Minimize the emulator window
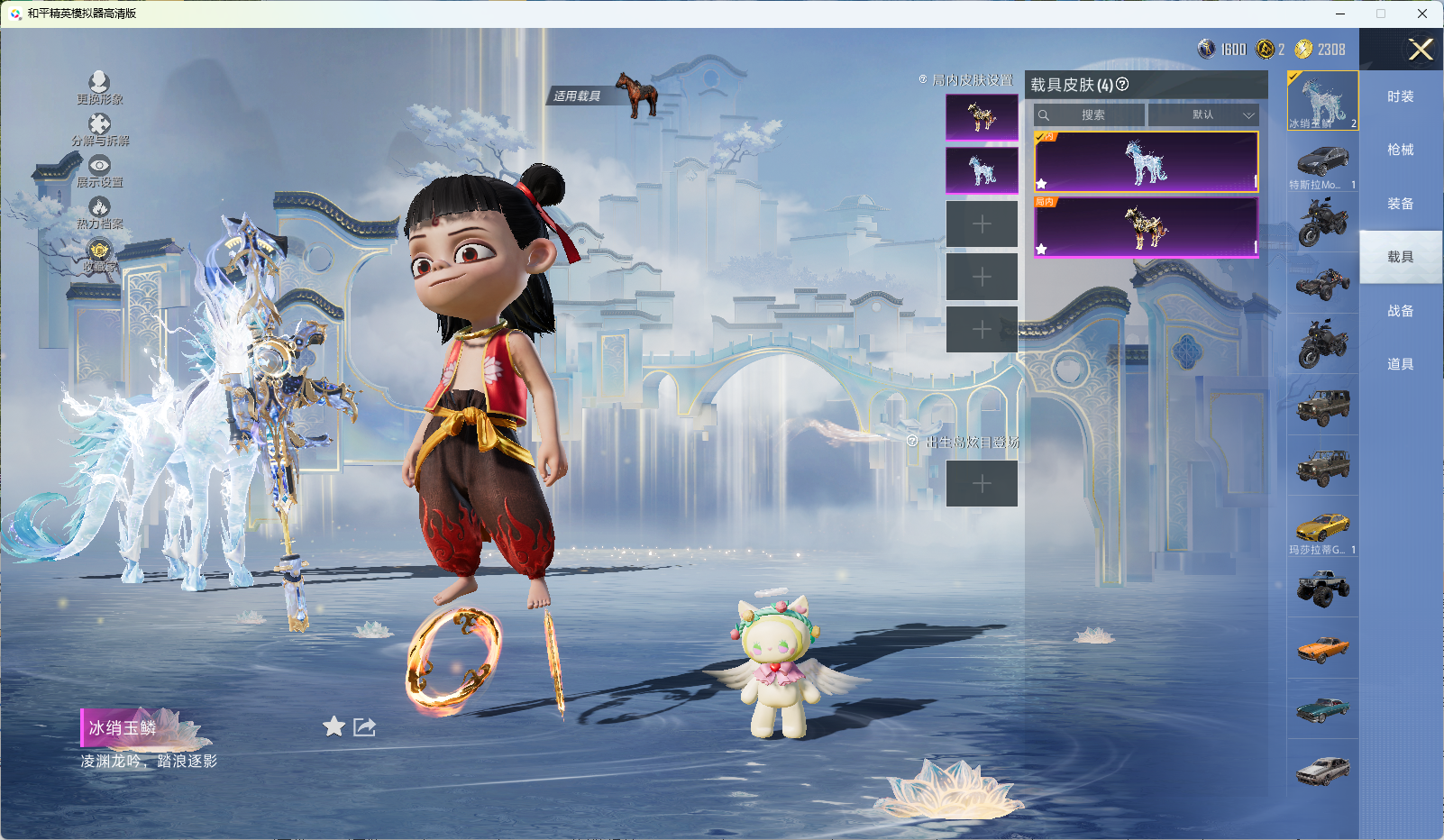Viewport: 1444px width, 840px height. (1340, 14)
